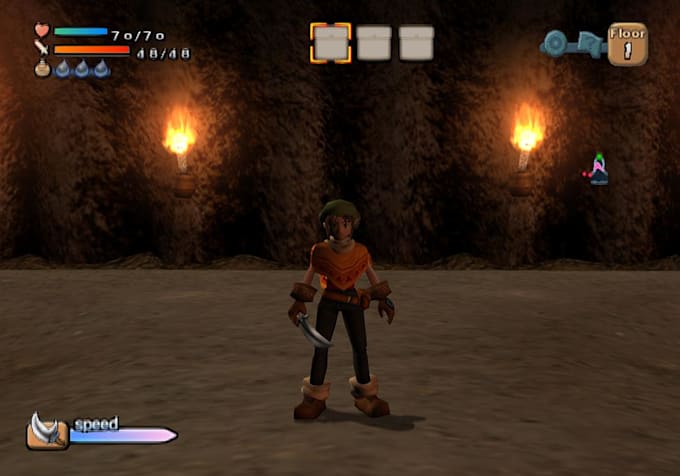Click the player marker on the minimap
680x476 pixels.
point(598,170)
